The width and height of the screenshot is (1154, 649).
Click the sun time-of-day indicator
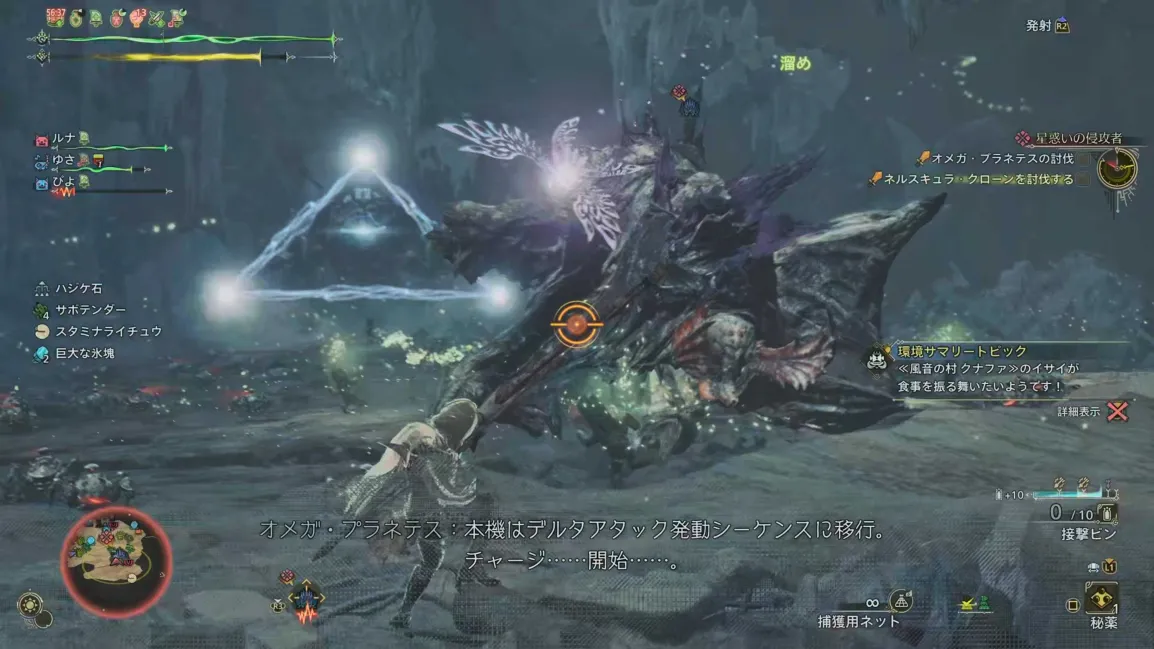(x=30, y=604)
